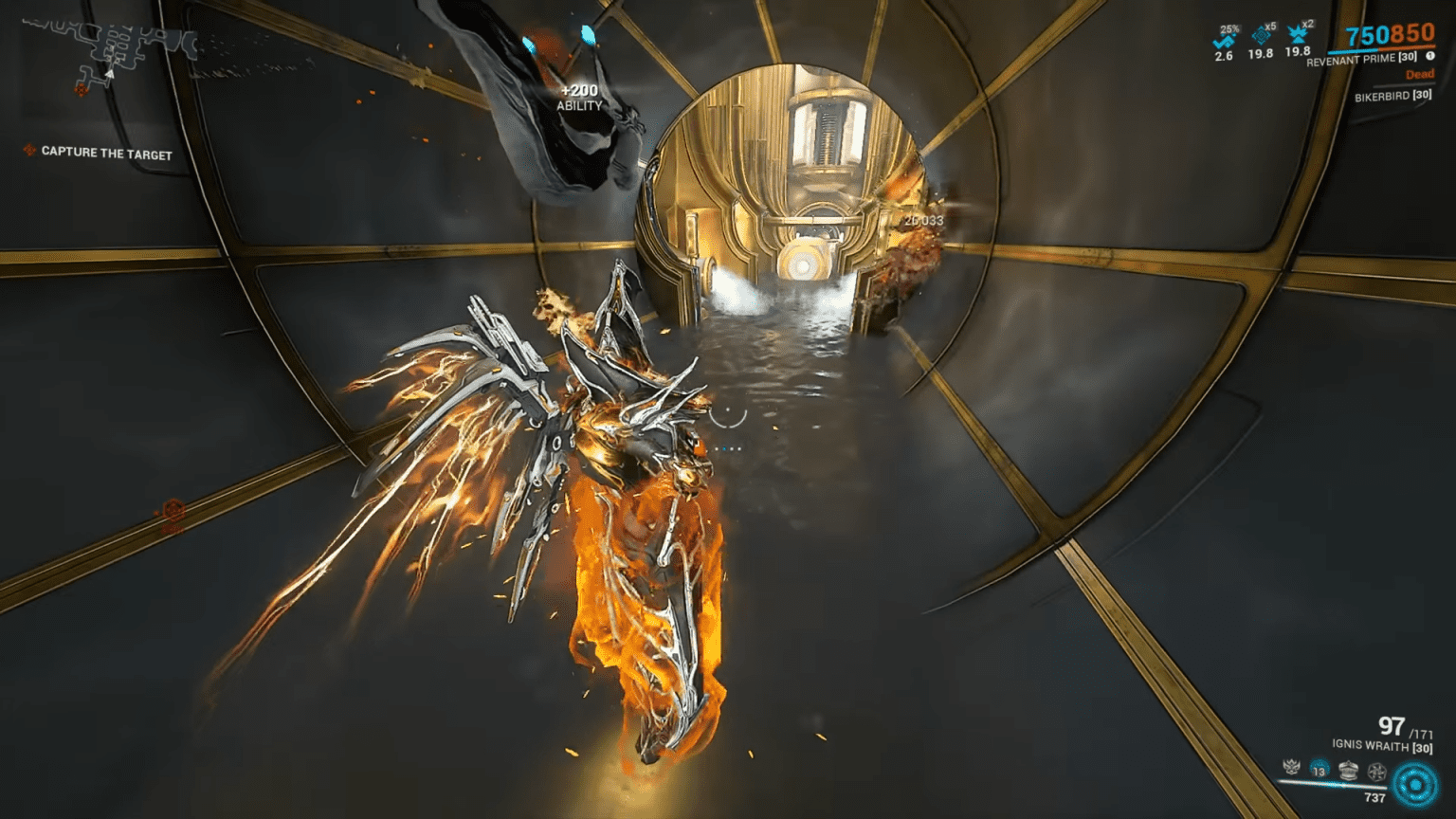Image resolution: width=1456 pixels, height=819 pixels.
Task: Click the player arrow inside the minimap
Action: pos(110,75)
